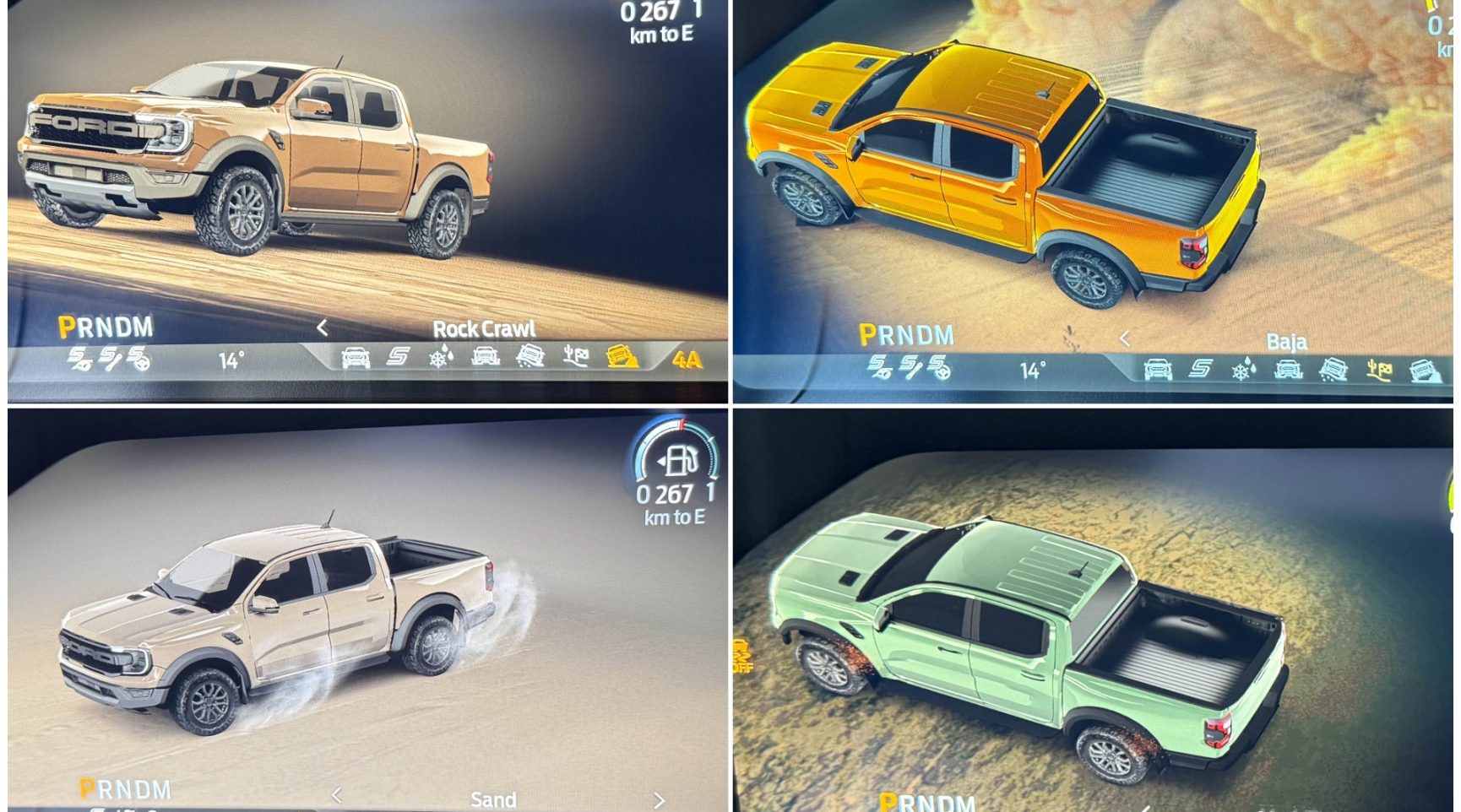
Task: Click the right arrow next to Sand
Action: click(x=659, y=799)
